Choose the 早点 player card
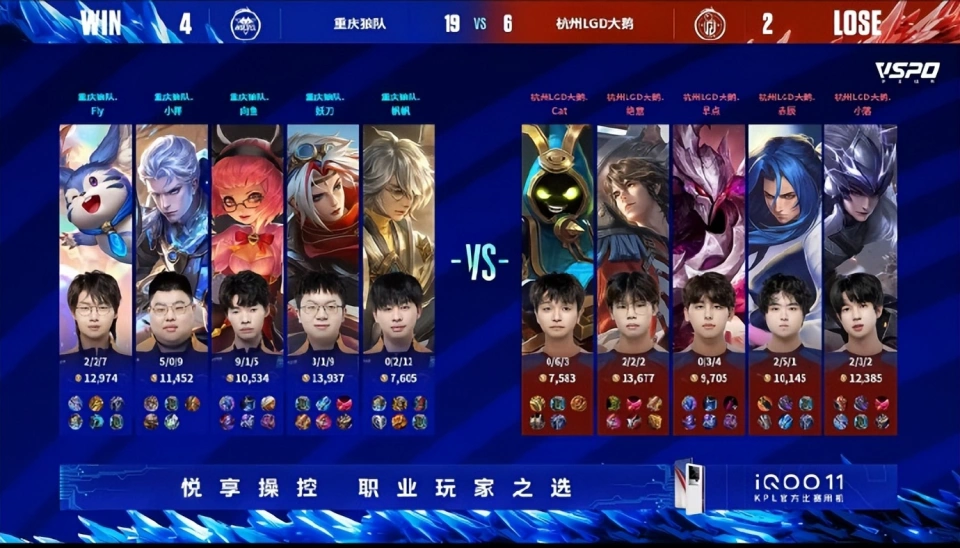The image size is (960, 548). pyautogui.click(x=709, y=270)
